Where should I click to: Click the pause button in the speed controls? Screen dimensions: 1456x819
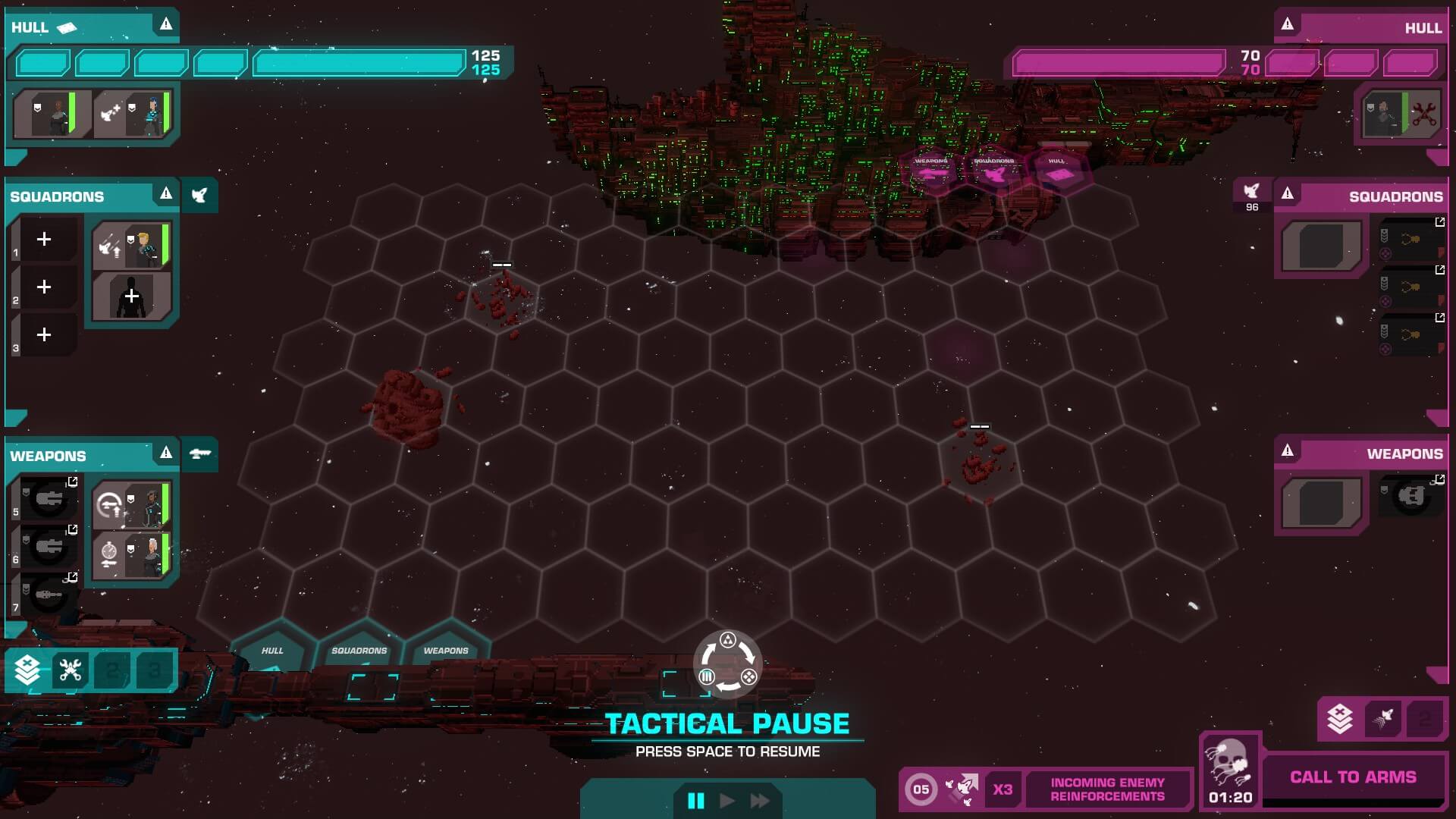pyautogui.click(x=695, y=801)
